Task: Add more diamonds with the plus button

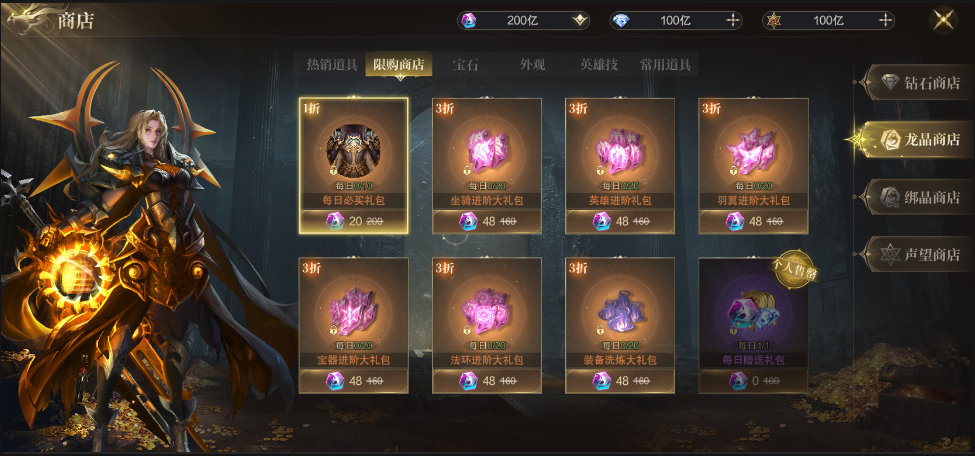Action: click(x=732, y=20)
